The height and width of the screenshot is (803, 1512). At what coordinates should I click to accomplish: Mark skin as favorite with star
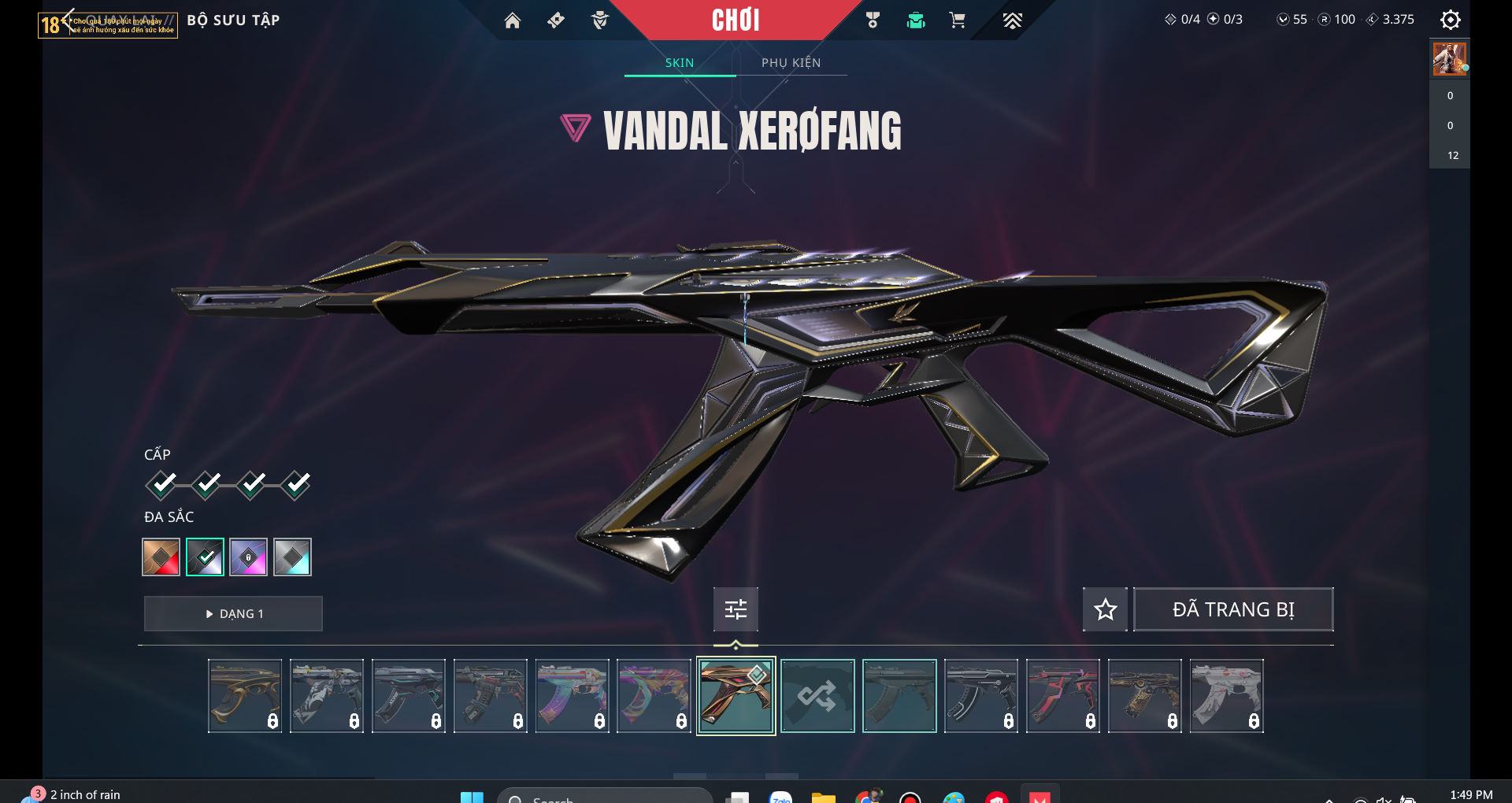[1105, 609]
